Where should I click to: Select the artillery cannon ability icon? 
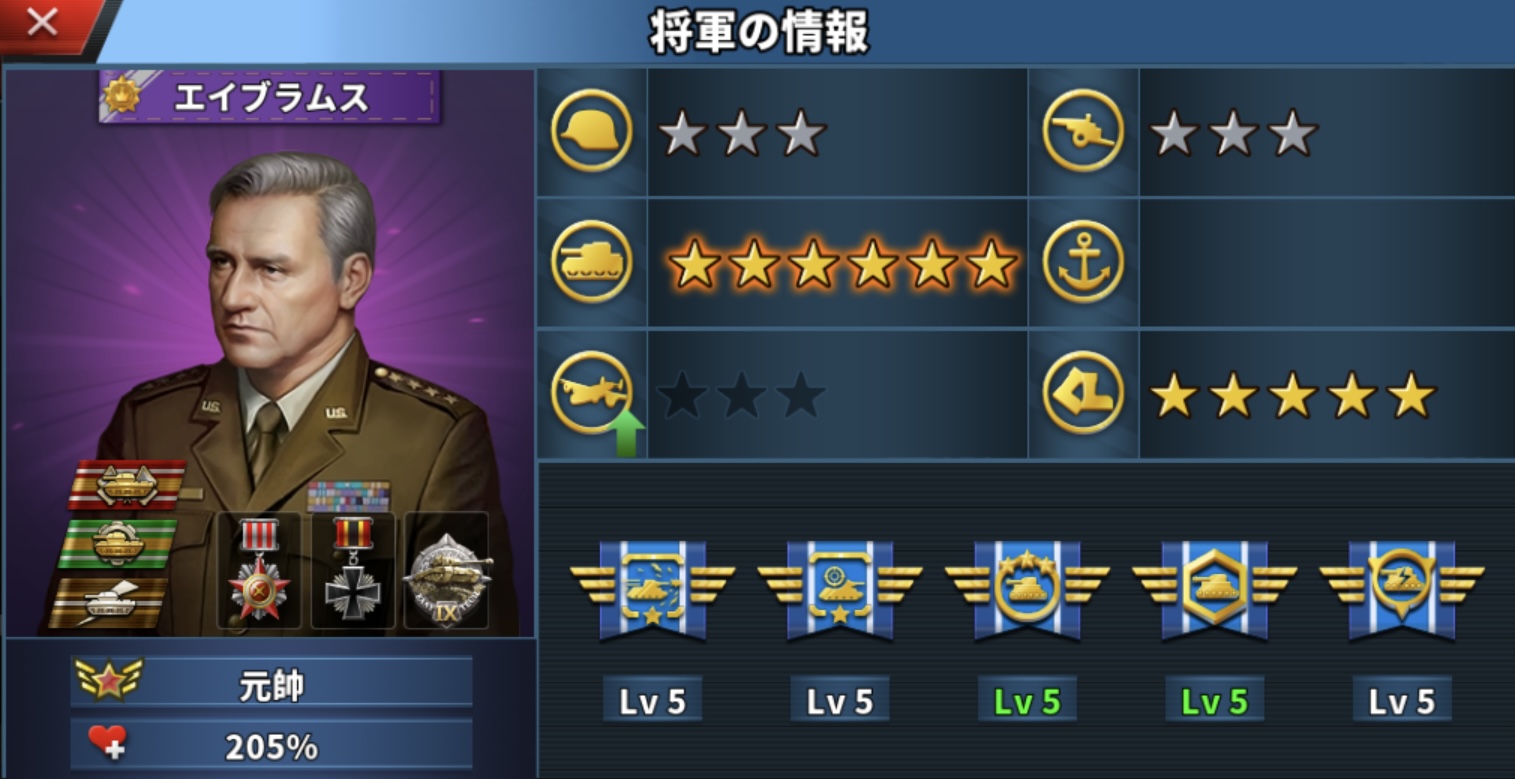click(x=1083, y=131)
